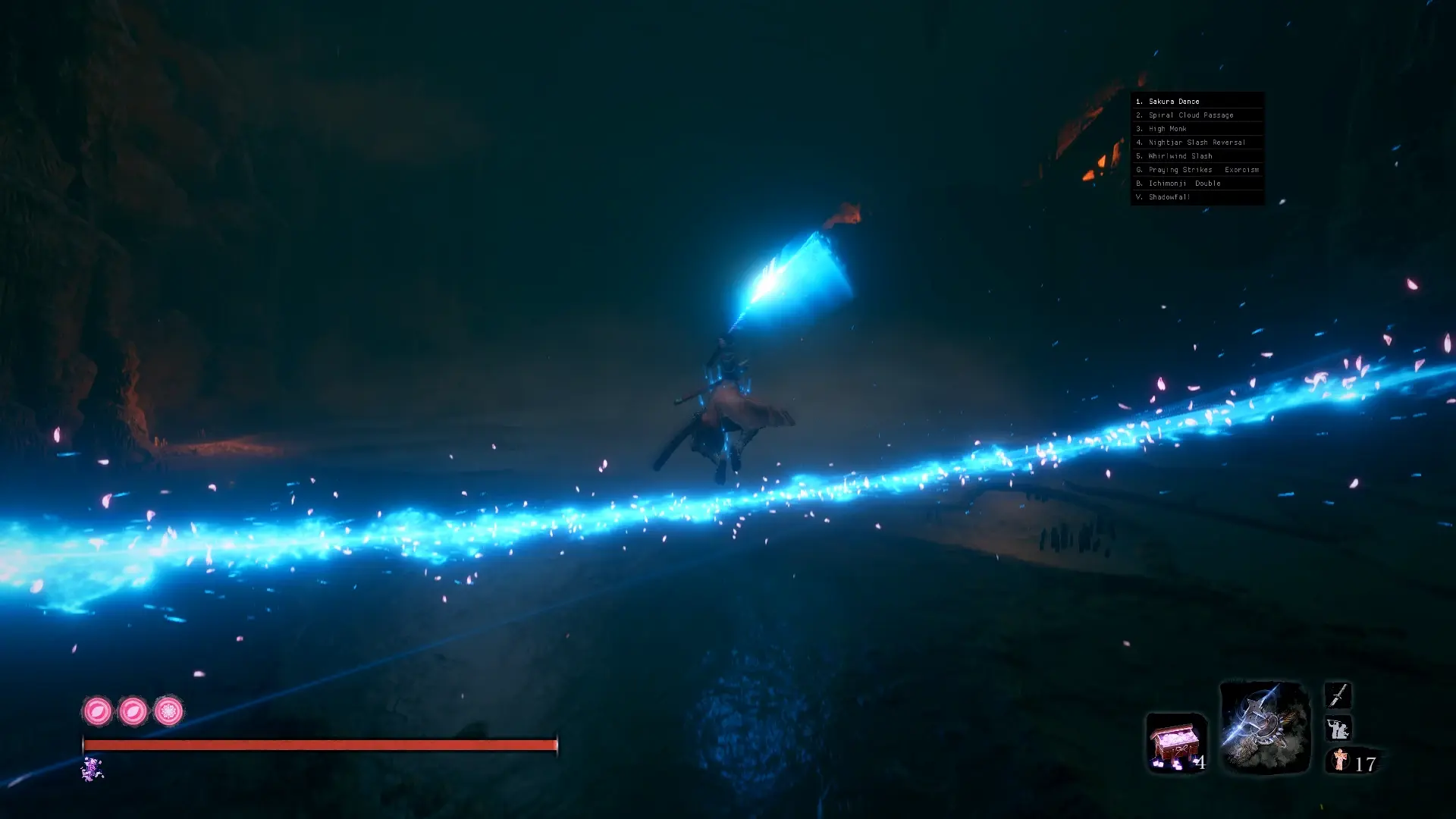Screen dimensions: 1456x819
Task: Select Praying Strikes - Exorcism entry
Action: coord(1203,170)
